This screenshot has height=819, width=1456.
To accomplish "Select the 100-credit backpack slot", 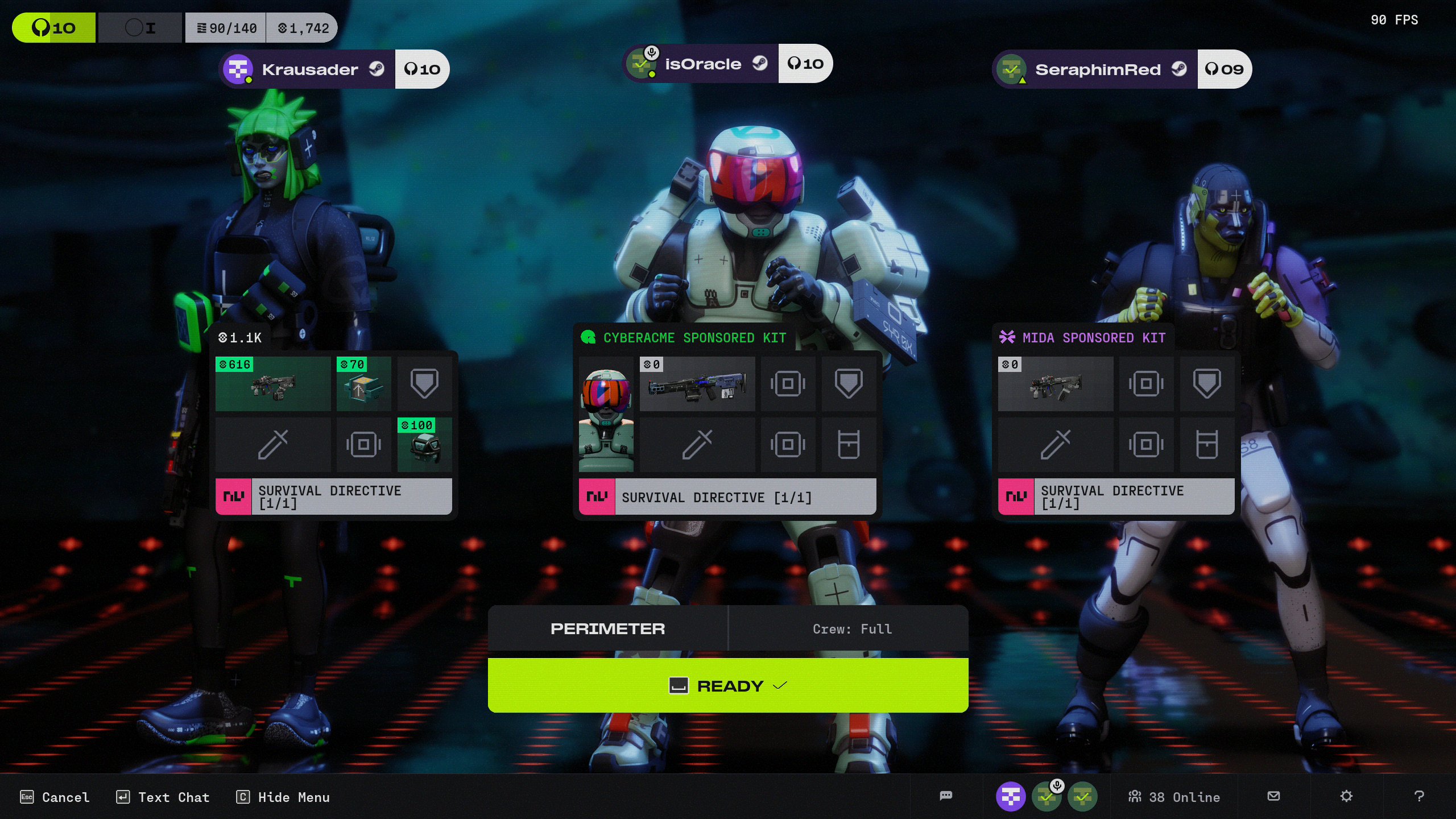I will pos(424,445).
